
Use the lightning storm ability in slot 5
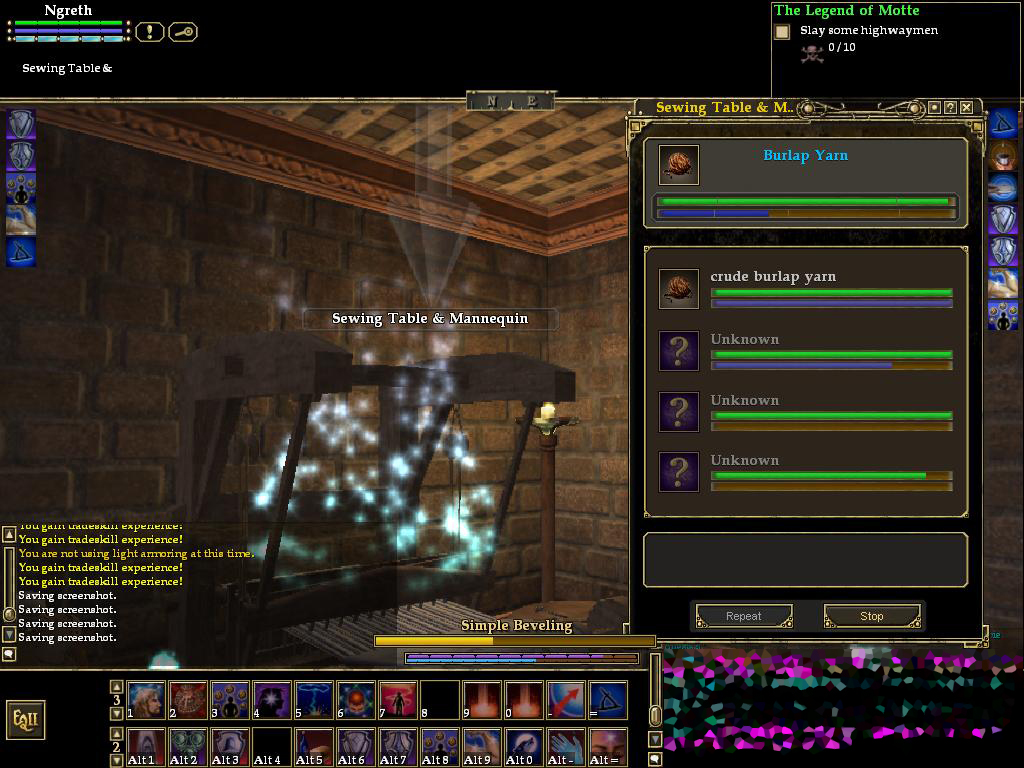[314, 700]
